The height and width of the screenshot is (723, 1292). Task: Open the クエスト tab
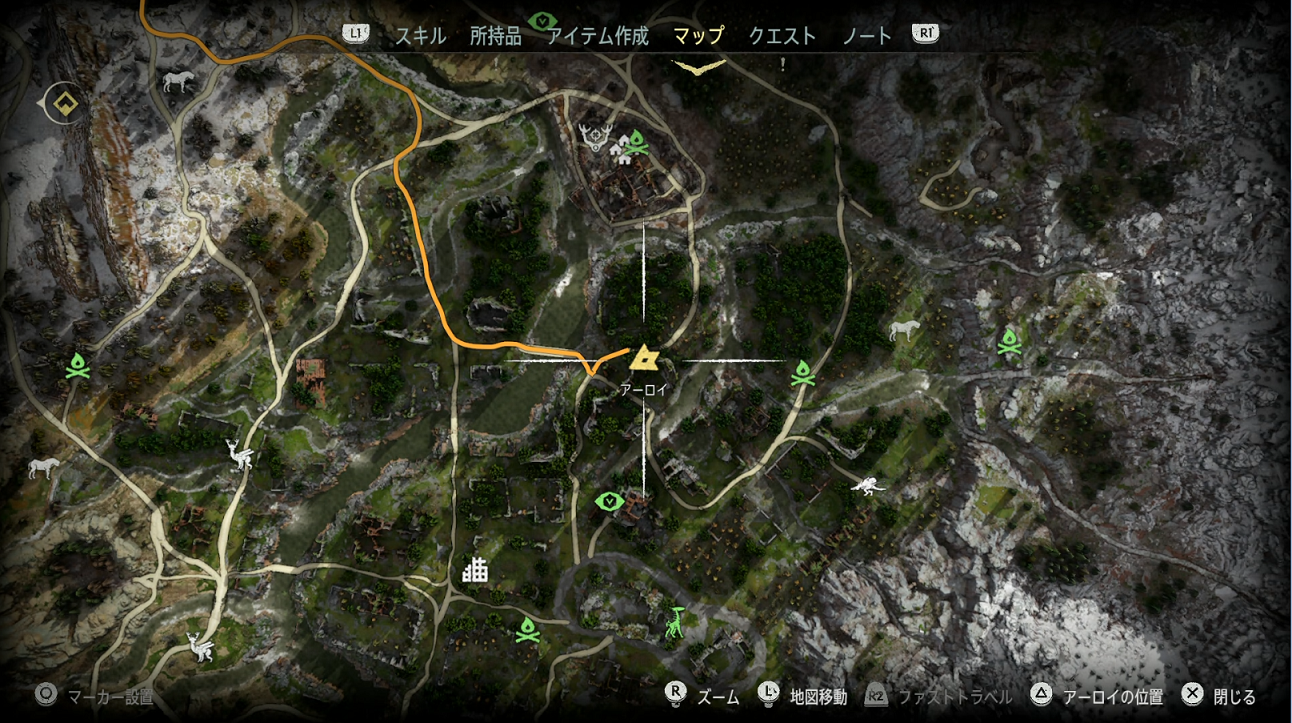click(782, 36)
